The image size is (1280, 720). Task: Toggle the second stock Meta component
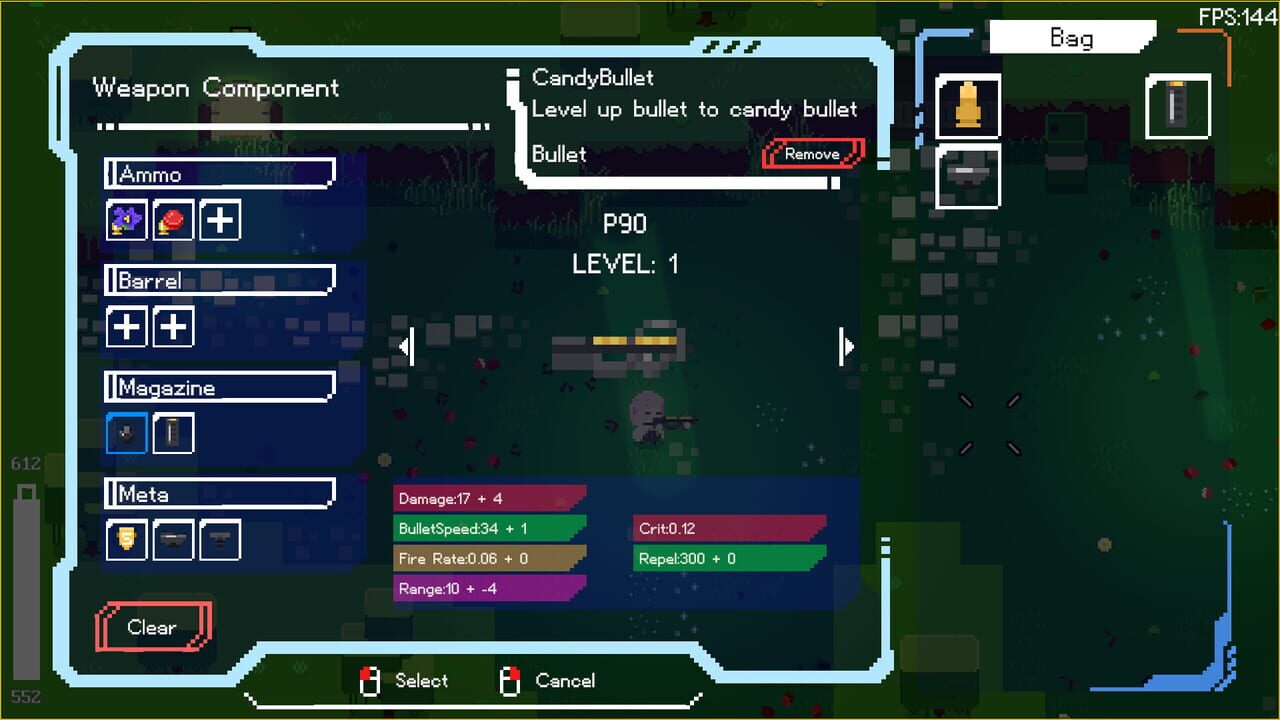(220, 540)
